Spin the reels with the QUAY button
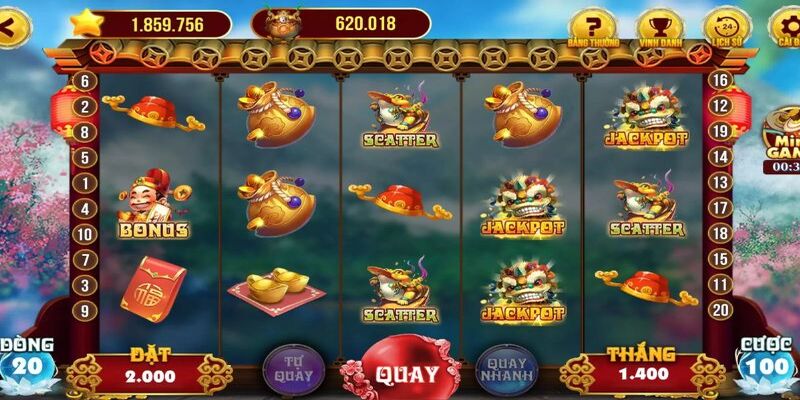The height and width of the screenshot is (400, 800). click(406, 372)
